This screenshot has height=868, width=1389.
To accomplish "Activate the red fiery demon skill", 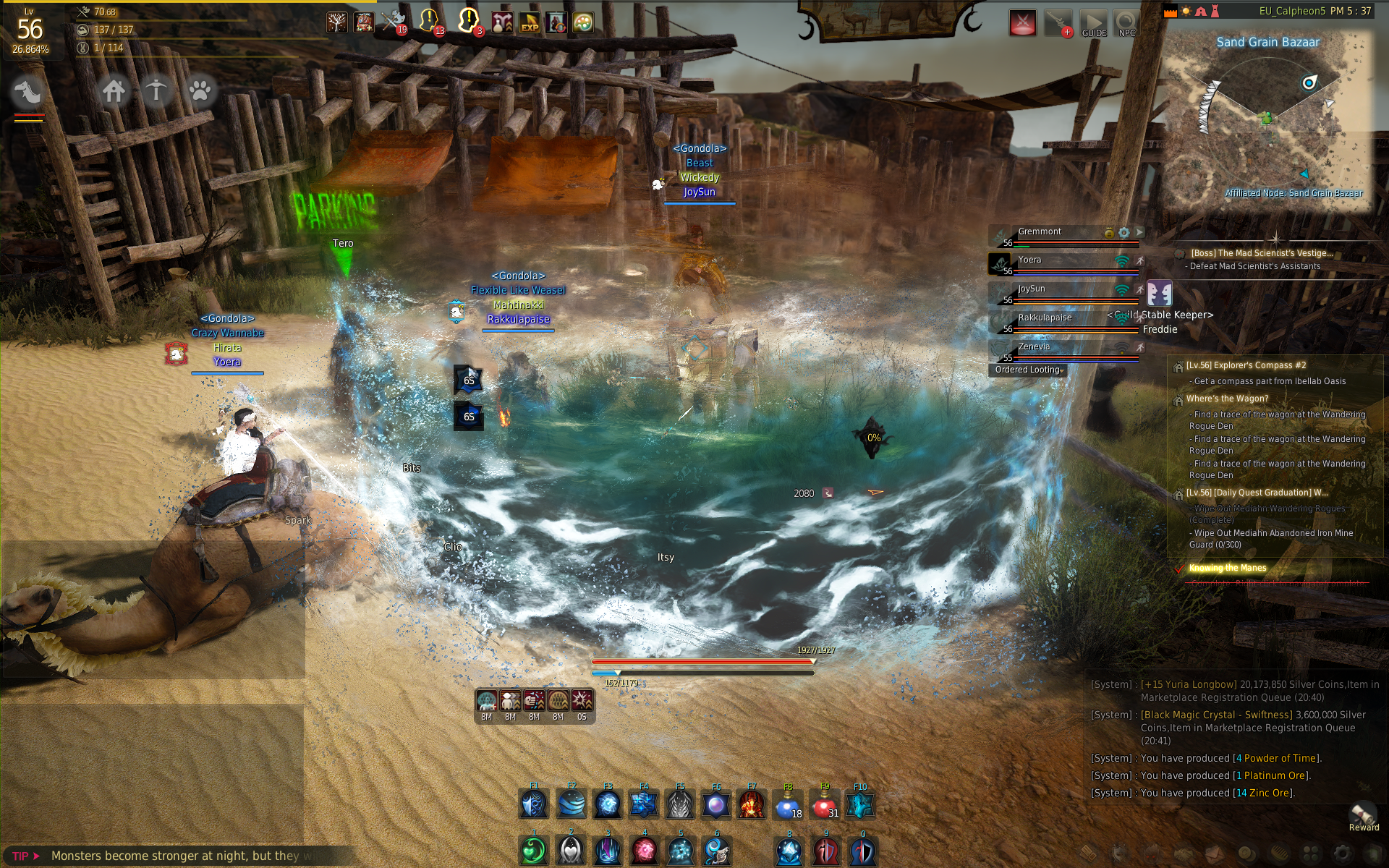I will pyautogui.click(x=752, y=805).
